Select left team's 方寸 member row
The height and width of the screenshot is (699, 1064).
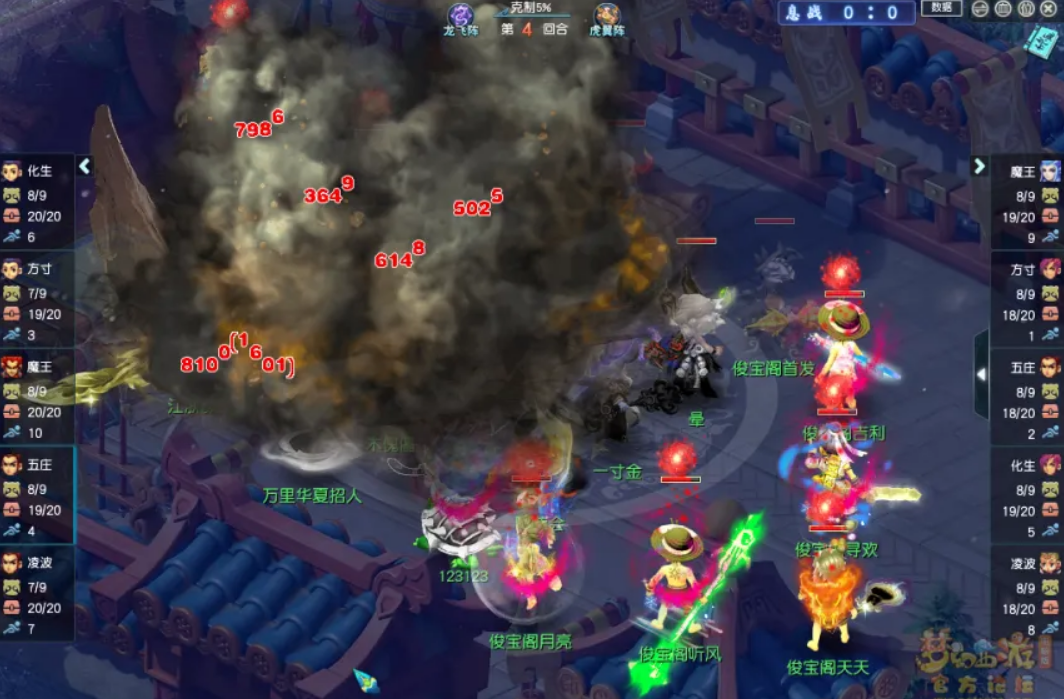point(37,300)
